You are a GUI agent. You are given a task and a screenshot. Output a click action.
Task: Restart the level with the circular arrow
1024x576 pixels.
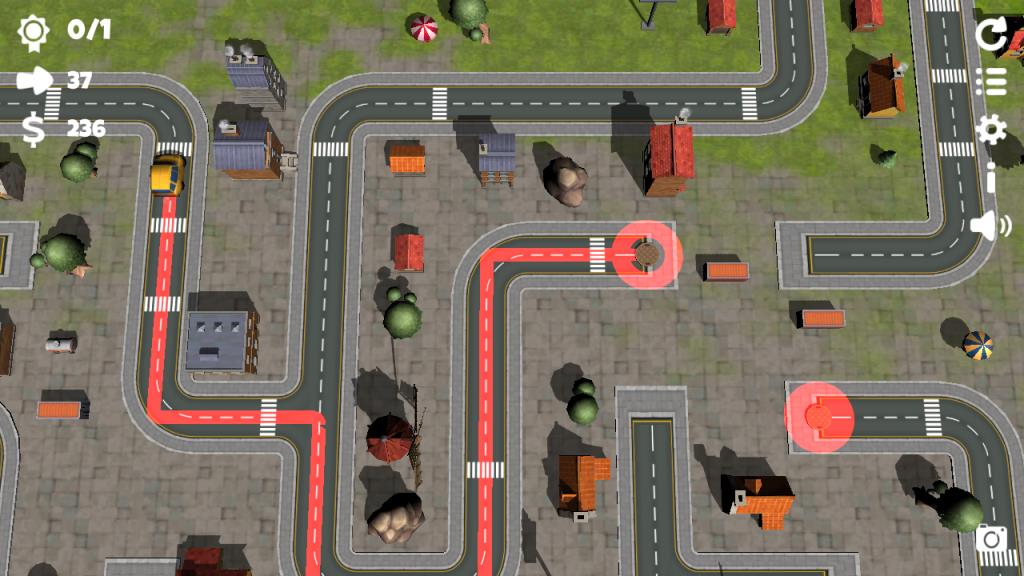click(990, 34)
